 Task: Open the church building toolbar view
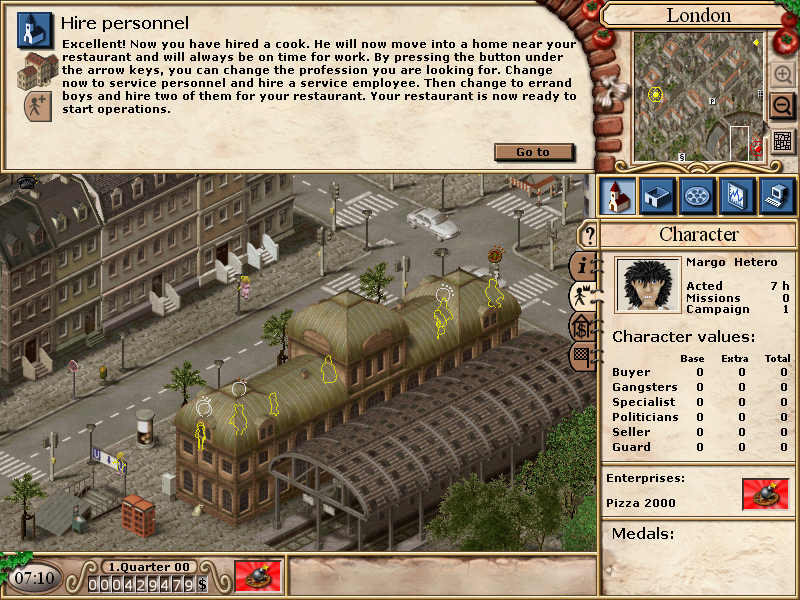[x=618, y=195]
